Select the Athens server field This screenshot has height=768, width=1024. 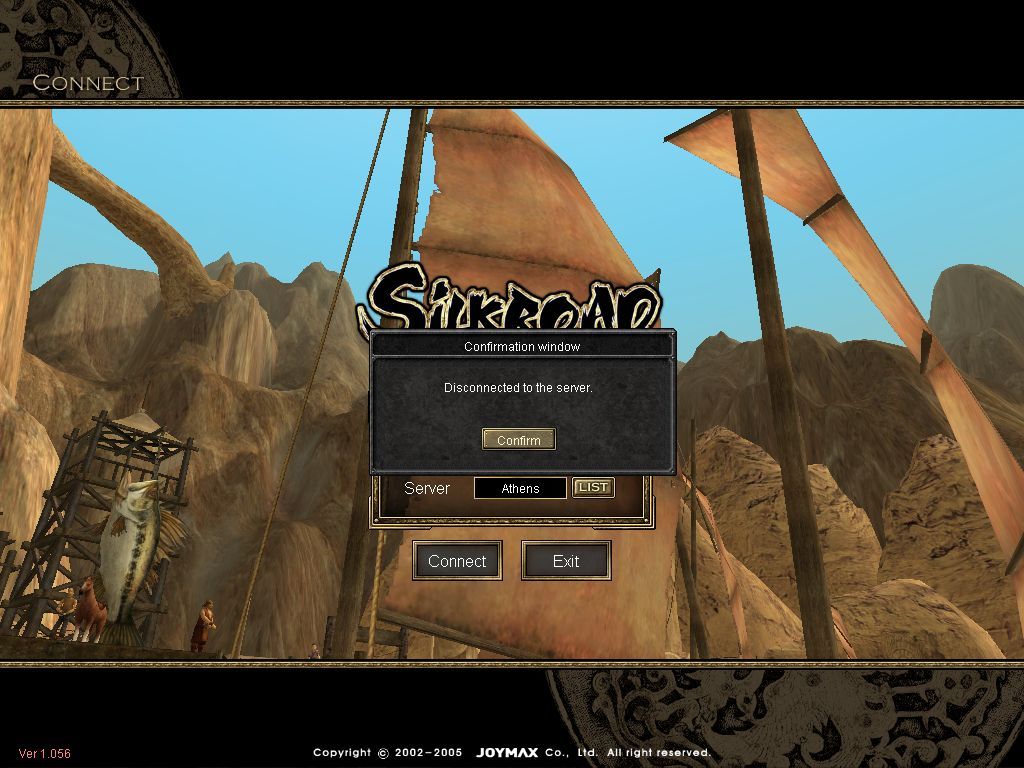(x=520, y=488)
